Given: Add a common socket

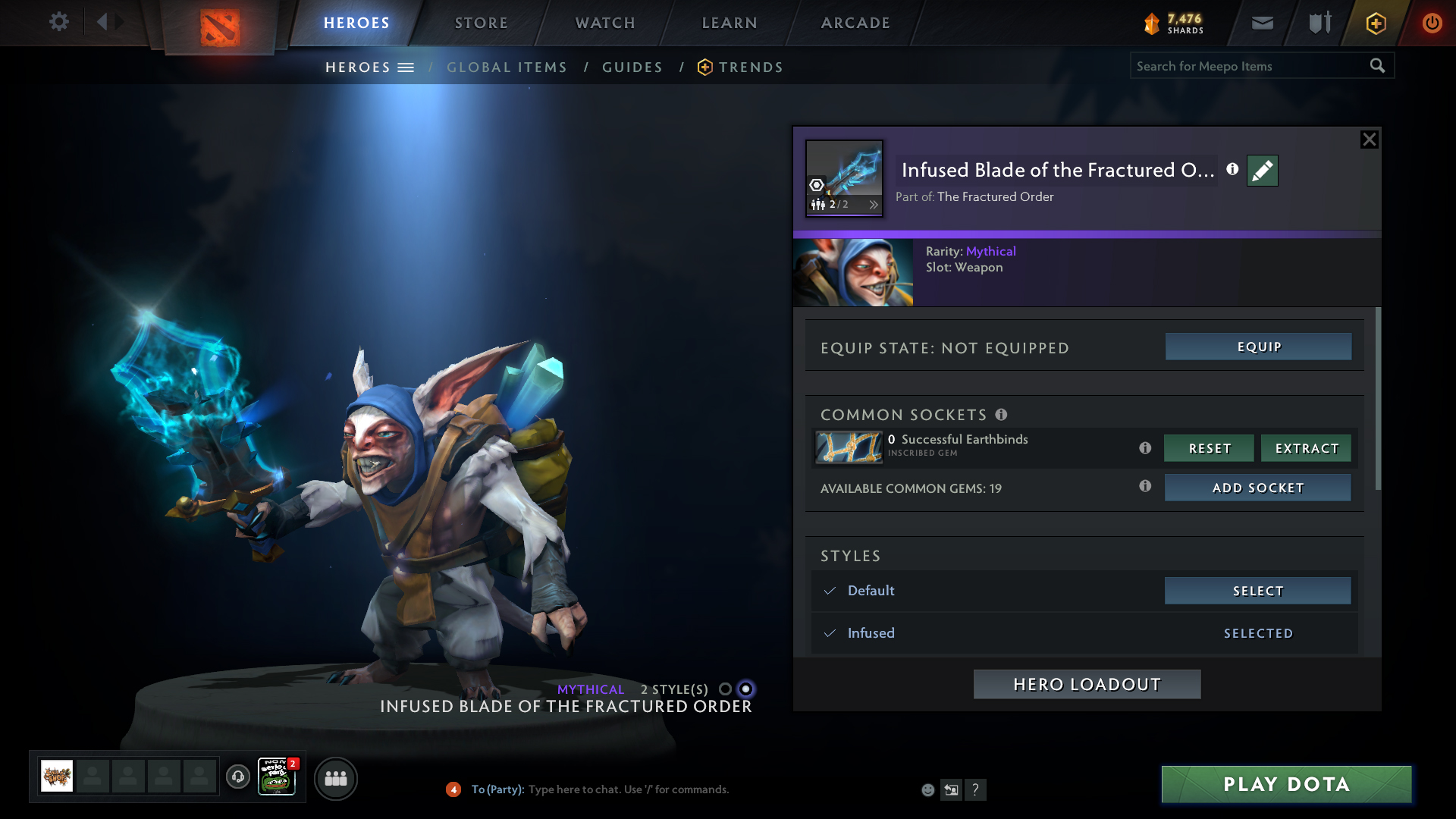Looking at the screenshot, I should tap(1257, 488).
